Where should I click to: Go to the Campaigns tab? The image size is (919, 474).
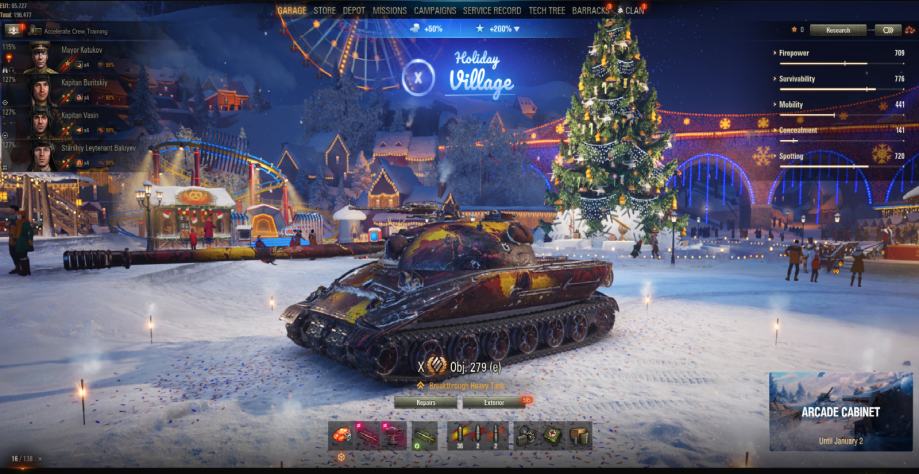tap(435, 11)
